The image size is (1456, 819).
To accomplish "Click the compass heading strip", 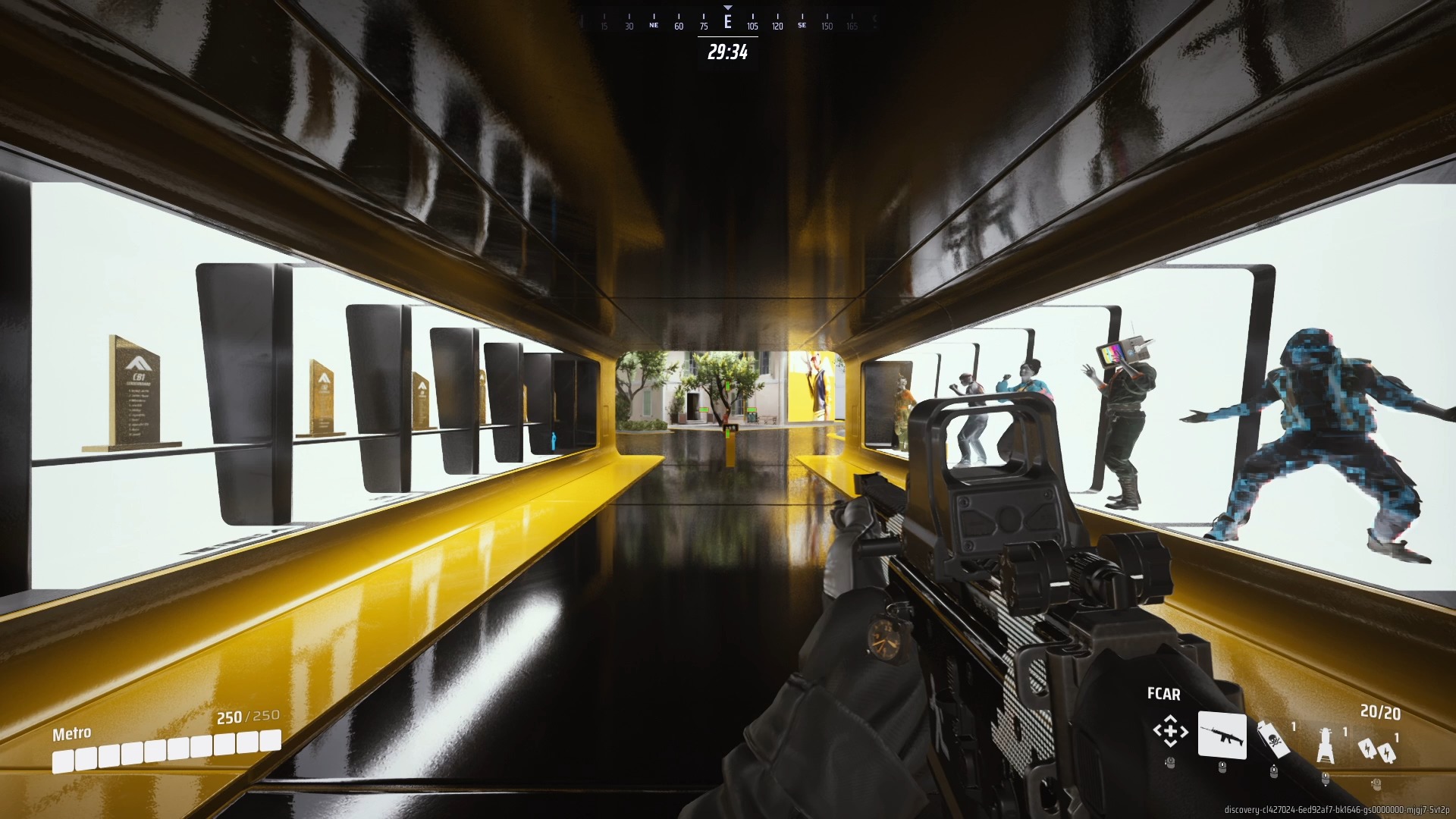I will [727, 23].
